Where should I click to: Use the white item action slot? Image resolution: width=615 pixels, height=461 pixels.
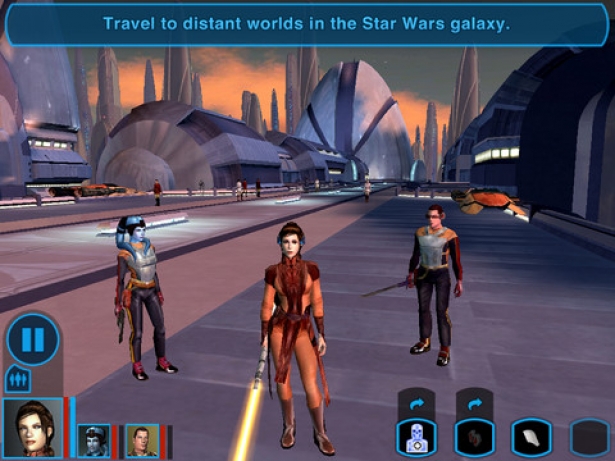pos(532,437)
